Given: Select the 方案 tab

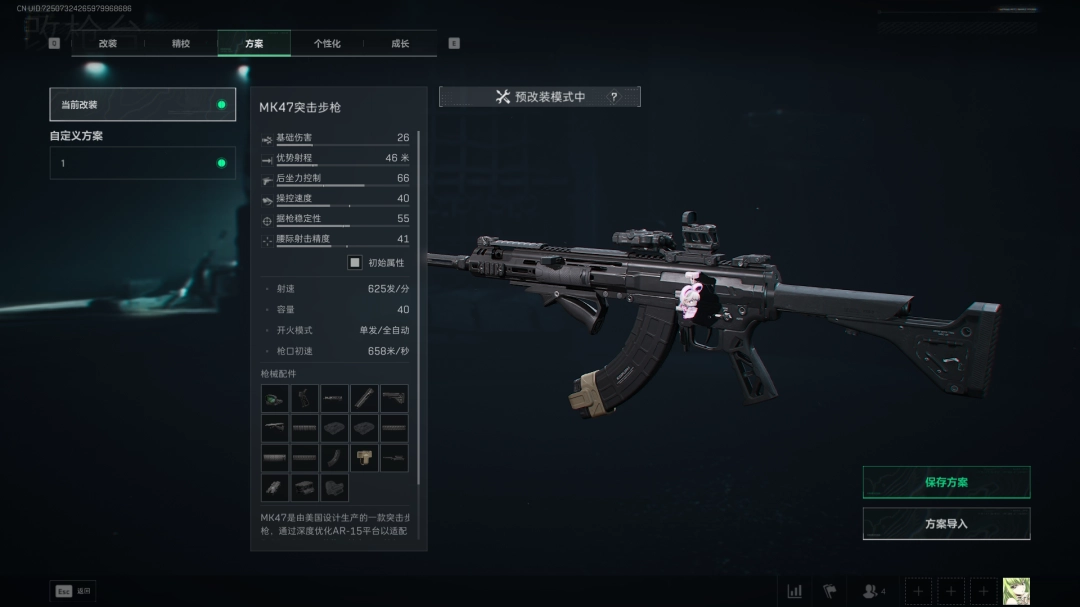Looking at the screenshot, I should coord(254,44).
